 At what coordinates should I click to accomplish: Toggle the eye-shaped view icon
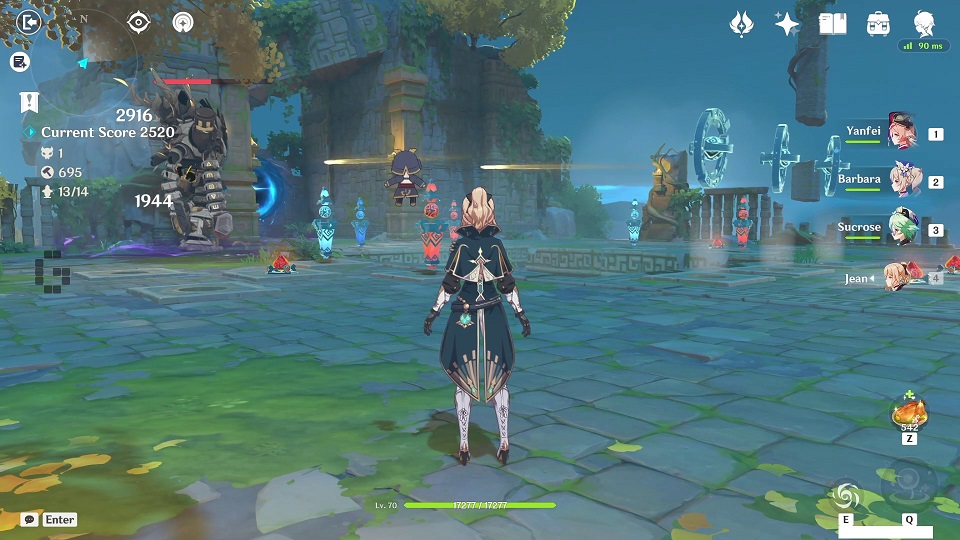(139, 22)
